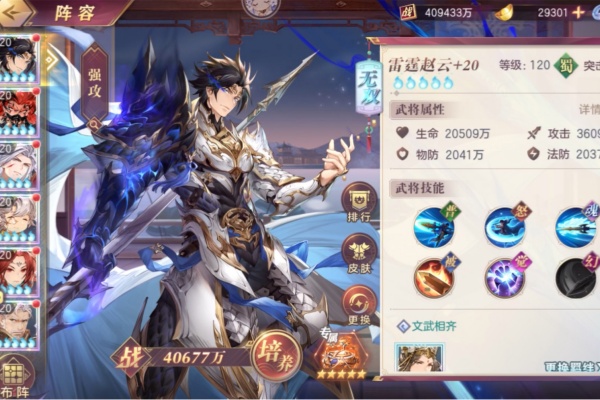Image resolution: width=600 pixels, height=400 pixels.
Task: Open the 专属 exclusive weapon icon
Action: 338,356
